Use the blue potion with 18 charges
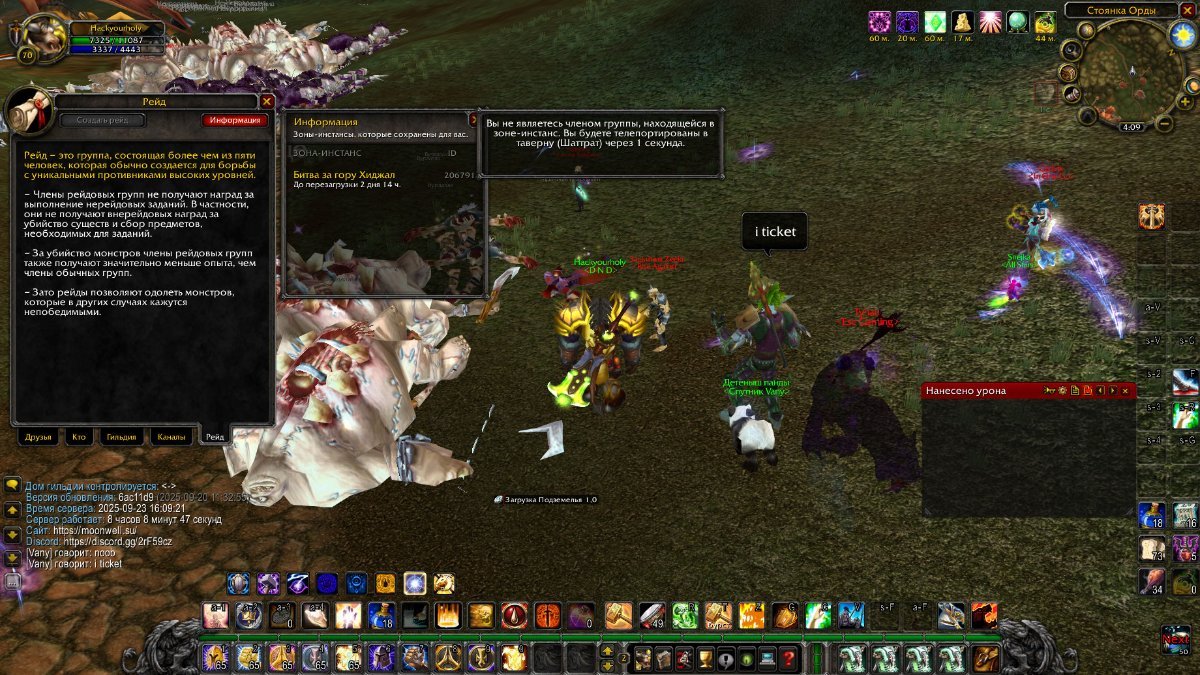The image size is (1200, 675). click(x=382, y=615)
